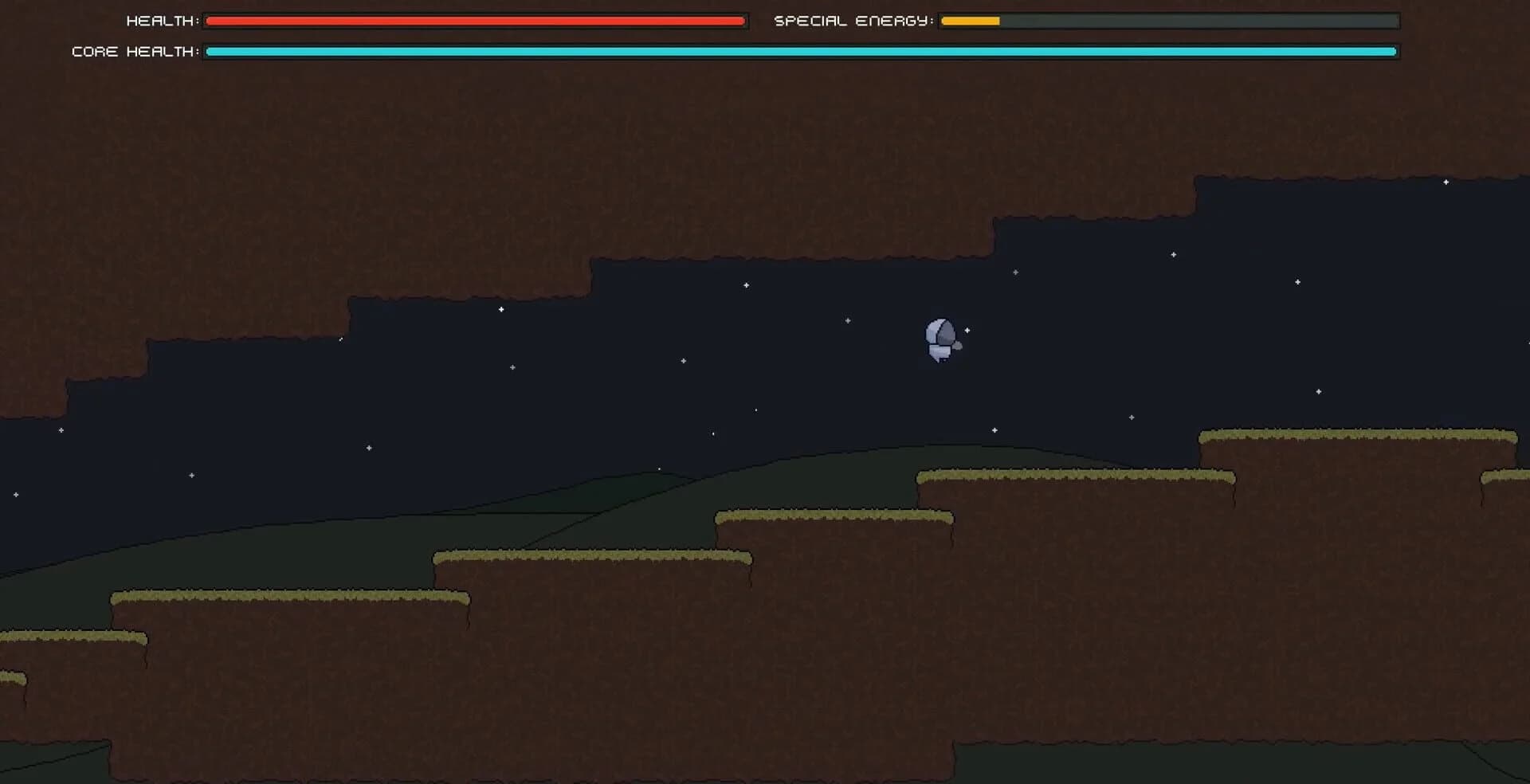Click the star near the bottom-left screen edge
The height and width of the screenshot is (784, 1530).
[x=14, y=494]
